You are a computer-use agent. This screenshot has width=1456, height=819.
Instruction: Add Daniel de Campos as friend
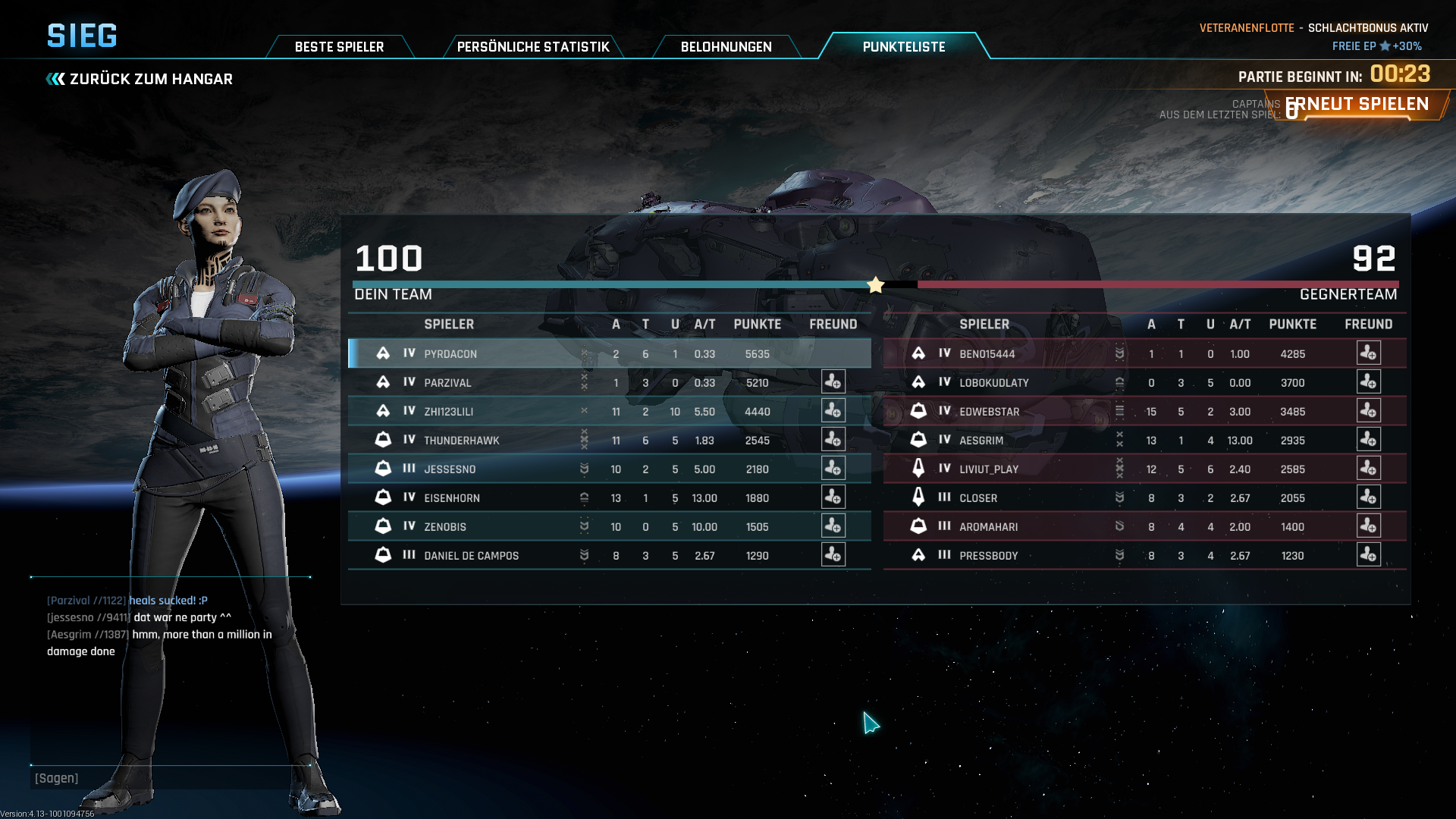point(833,555)
